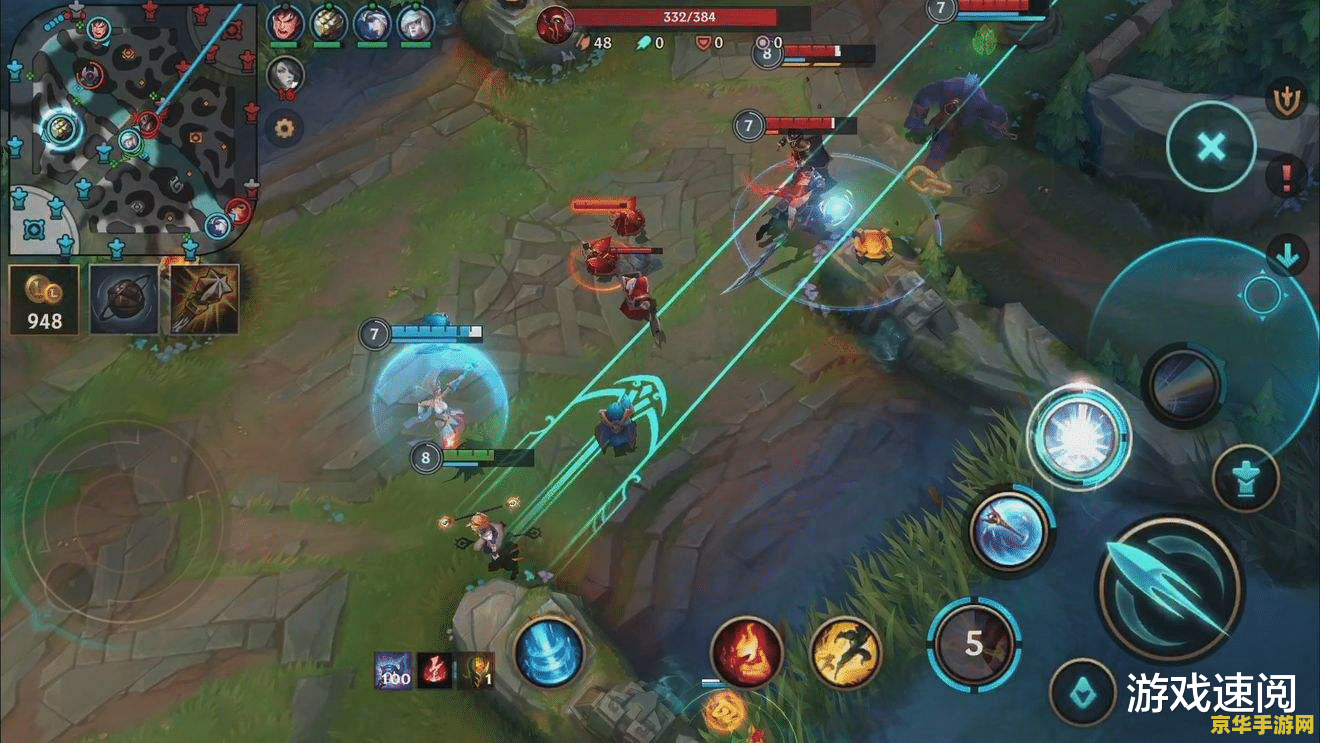Select the white-haired ally portrait
1320x743 pixels.
point(371,23)
